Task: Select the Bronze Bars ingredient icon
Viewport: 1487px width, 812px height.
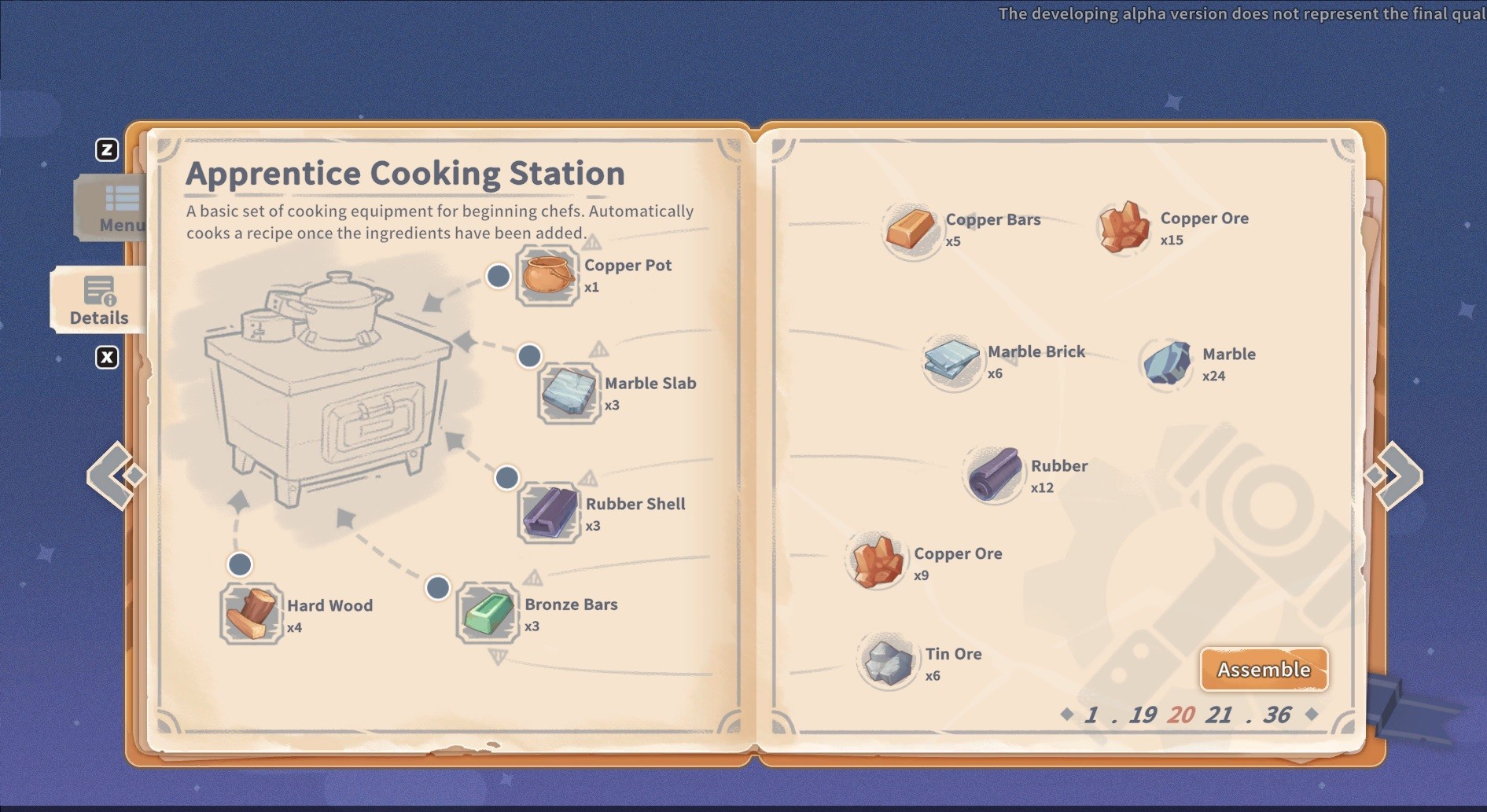Action: click(488, 614)
